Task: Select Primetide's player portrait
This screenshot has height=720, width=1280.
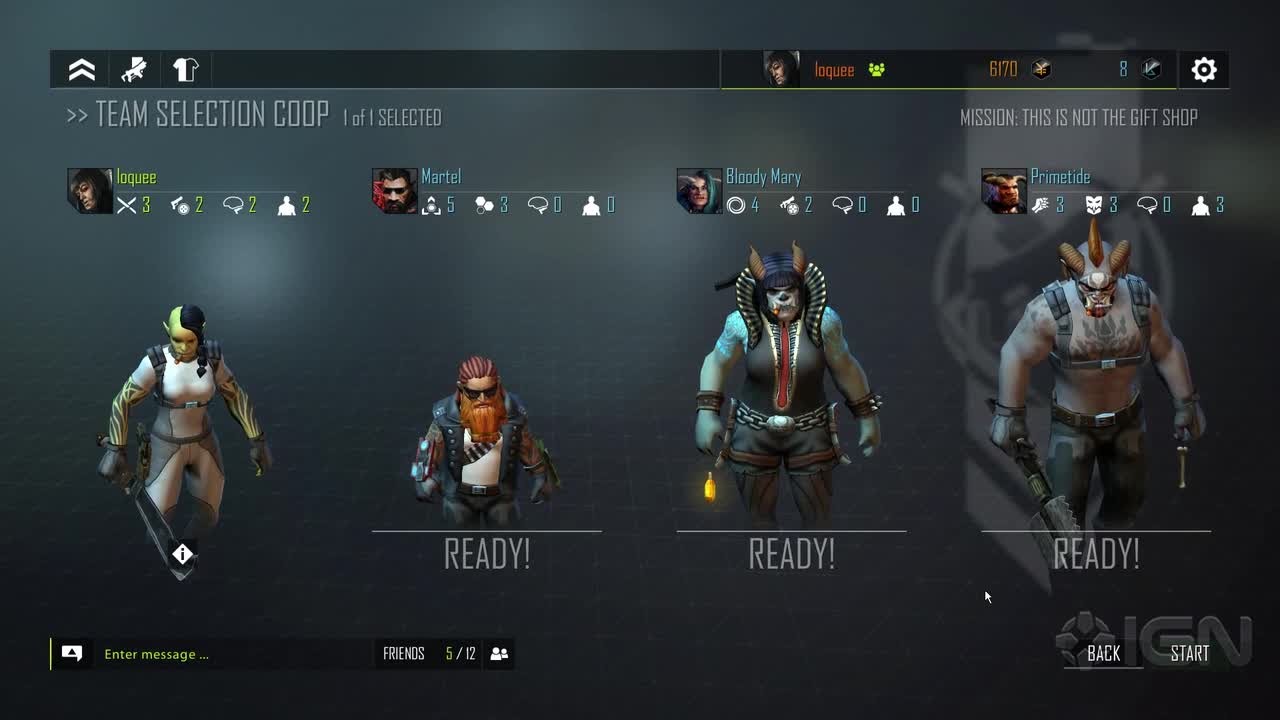Action: (x=1003, y=191)
